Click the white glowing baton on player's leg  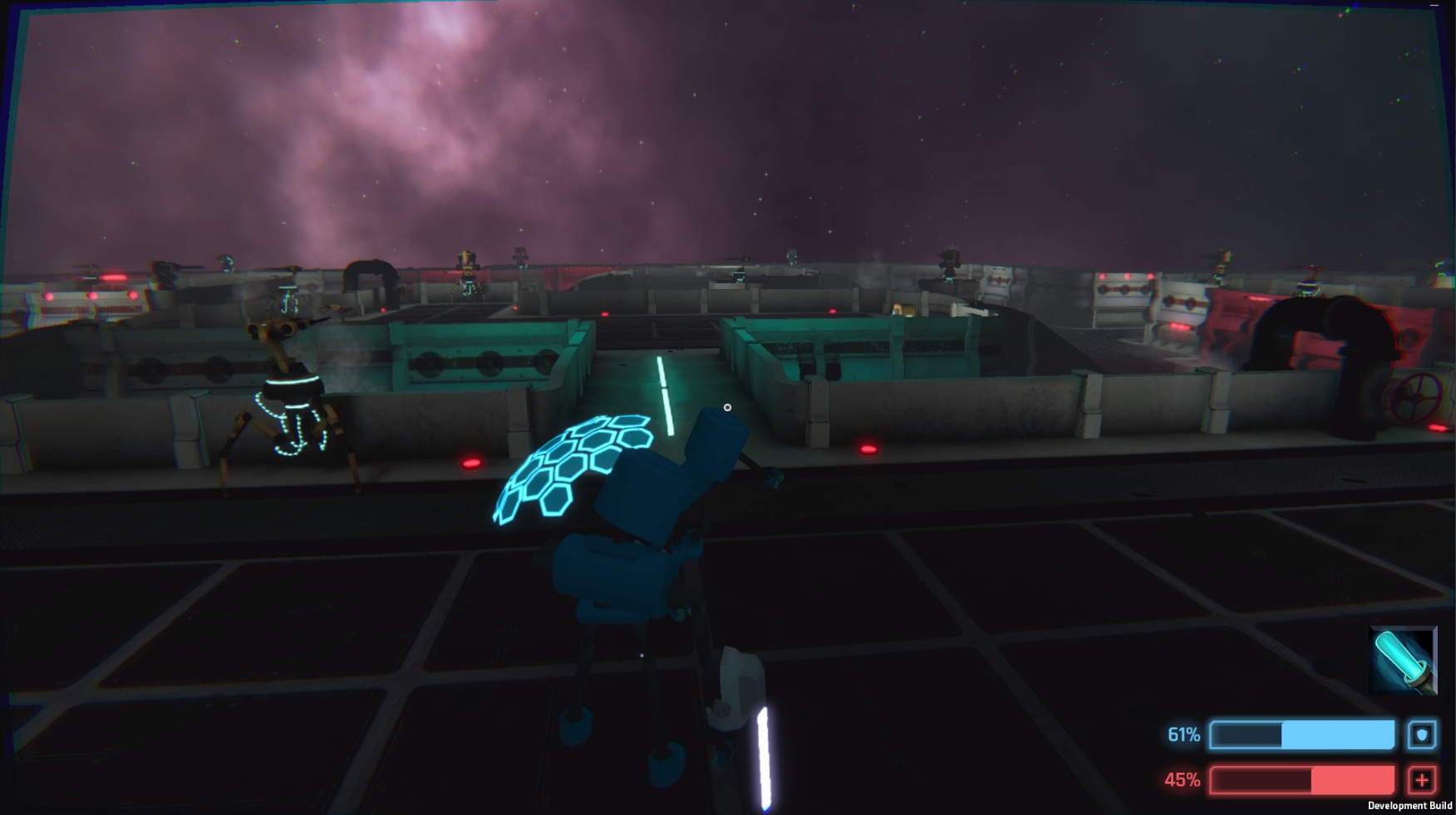point(761,756)
